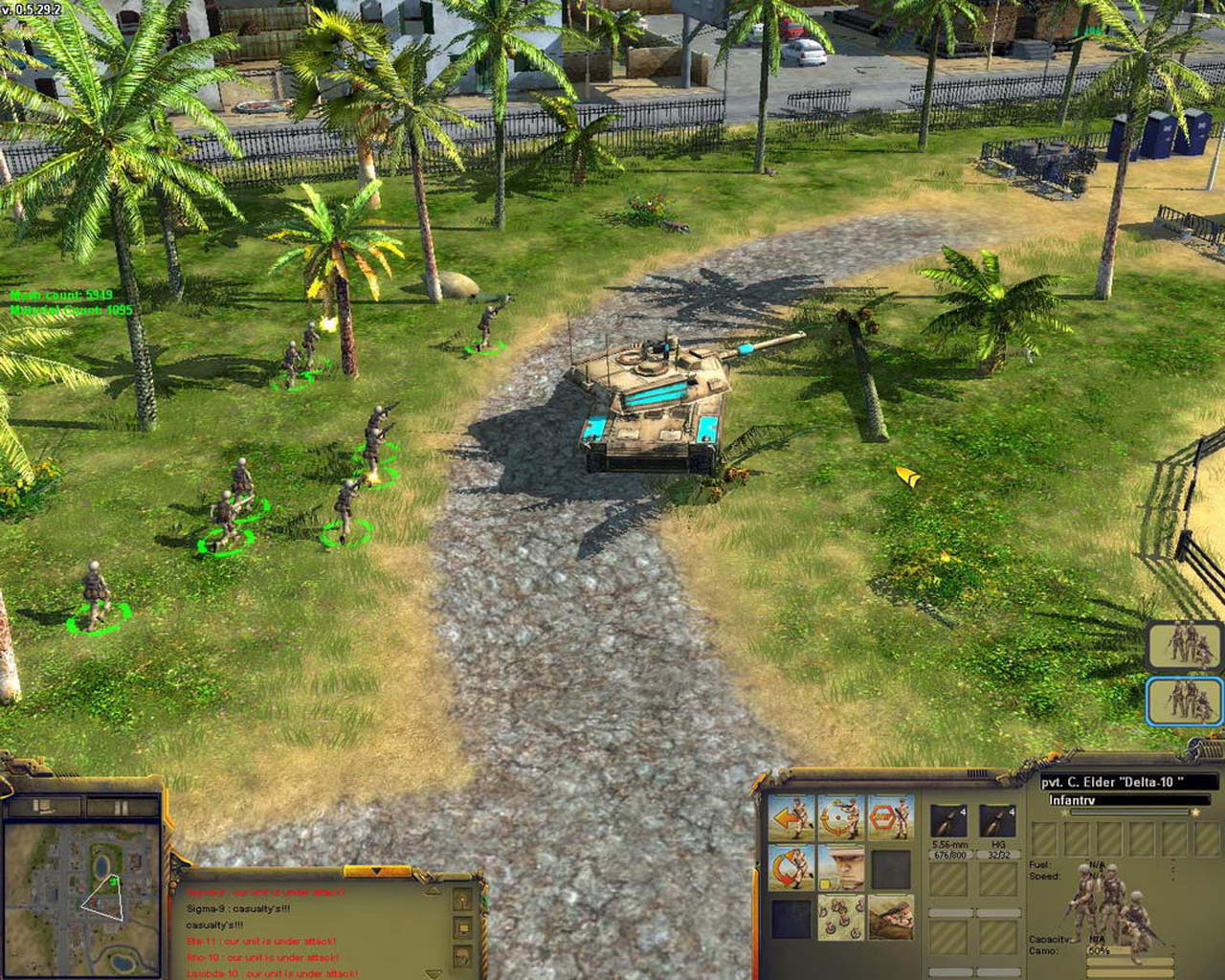Select the move command with orange arrow
This screenshot has height=980, width=1225.
pos(791,819)
